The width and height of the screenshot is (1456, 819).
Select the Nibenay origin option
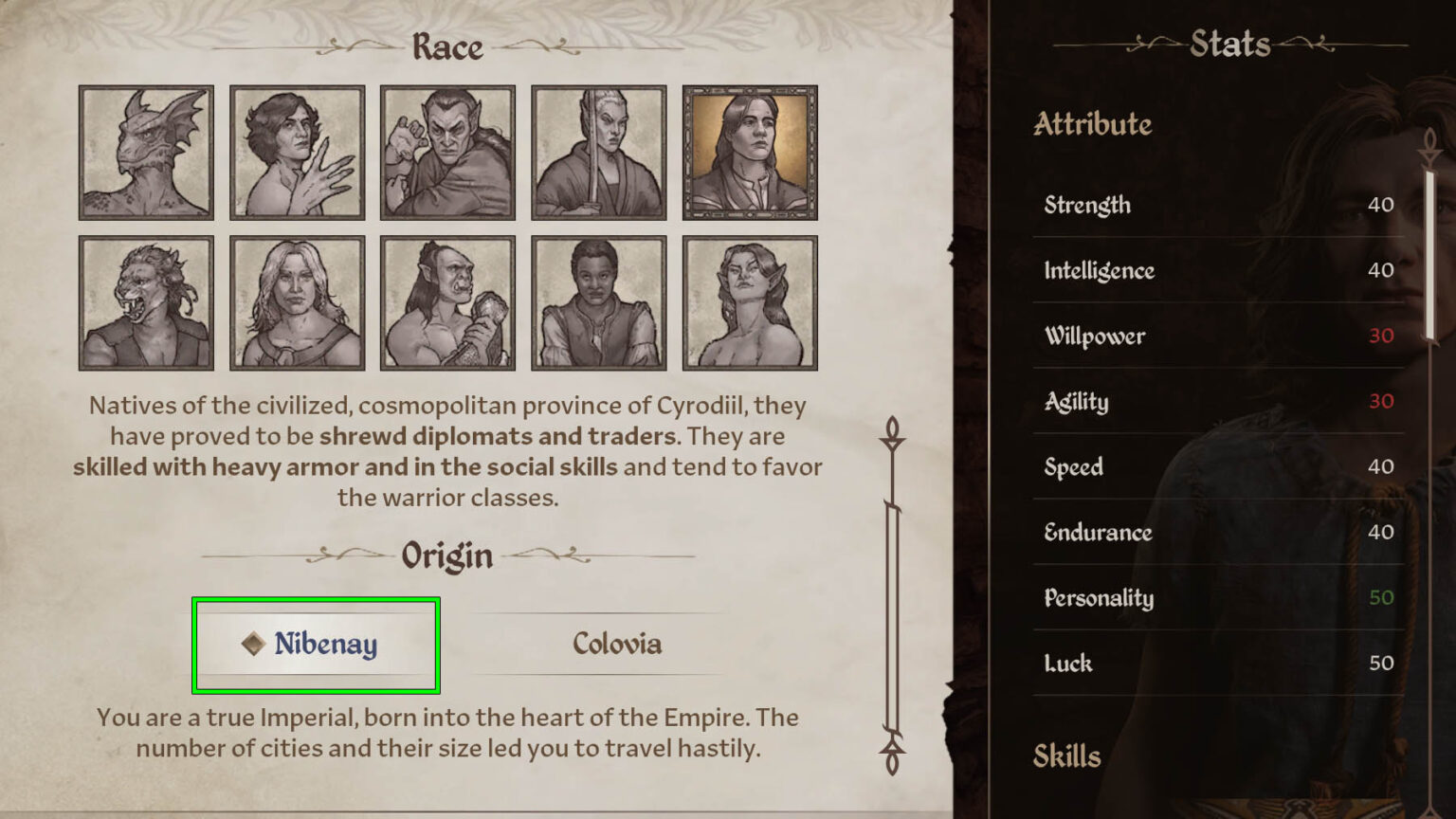[317, 645]
